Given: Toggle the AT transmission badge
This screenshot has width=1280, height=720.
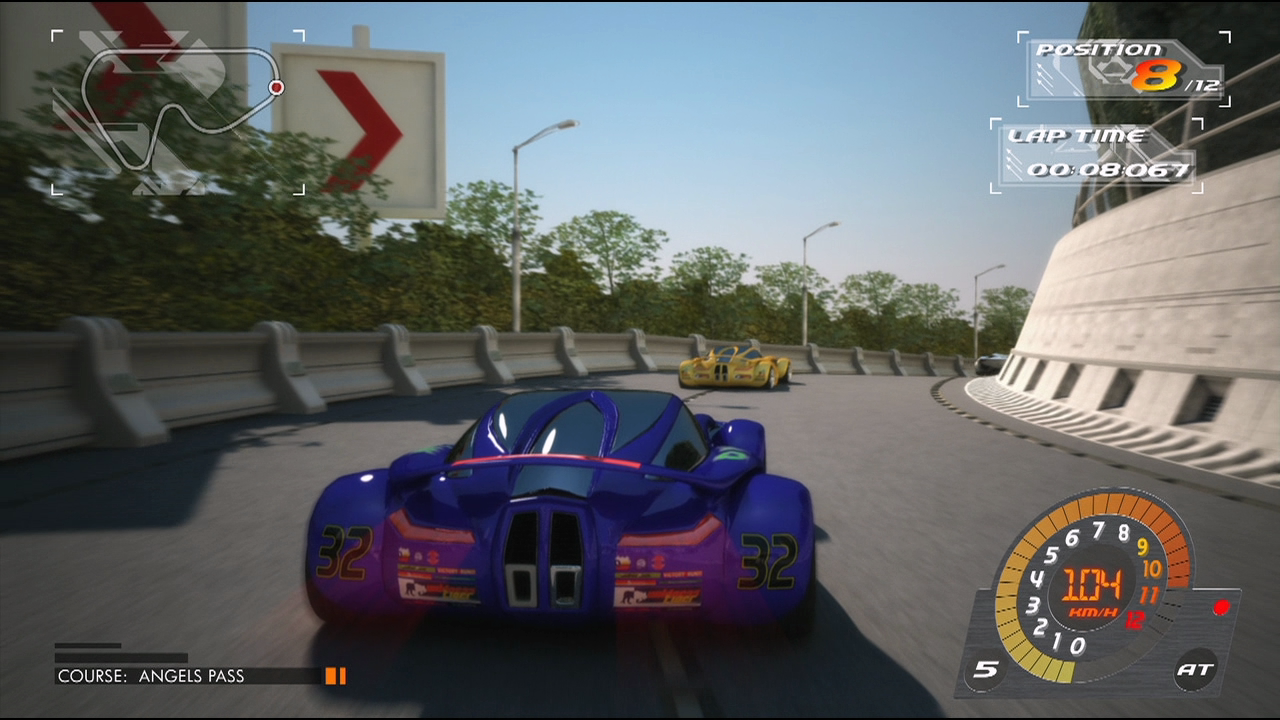Looking at the screenshot, I should pos(1196,669).
